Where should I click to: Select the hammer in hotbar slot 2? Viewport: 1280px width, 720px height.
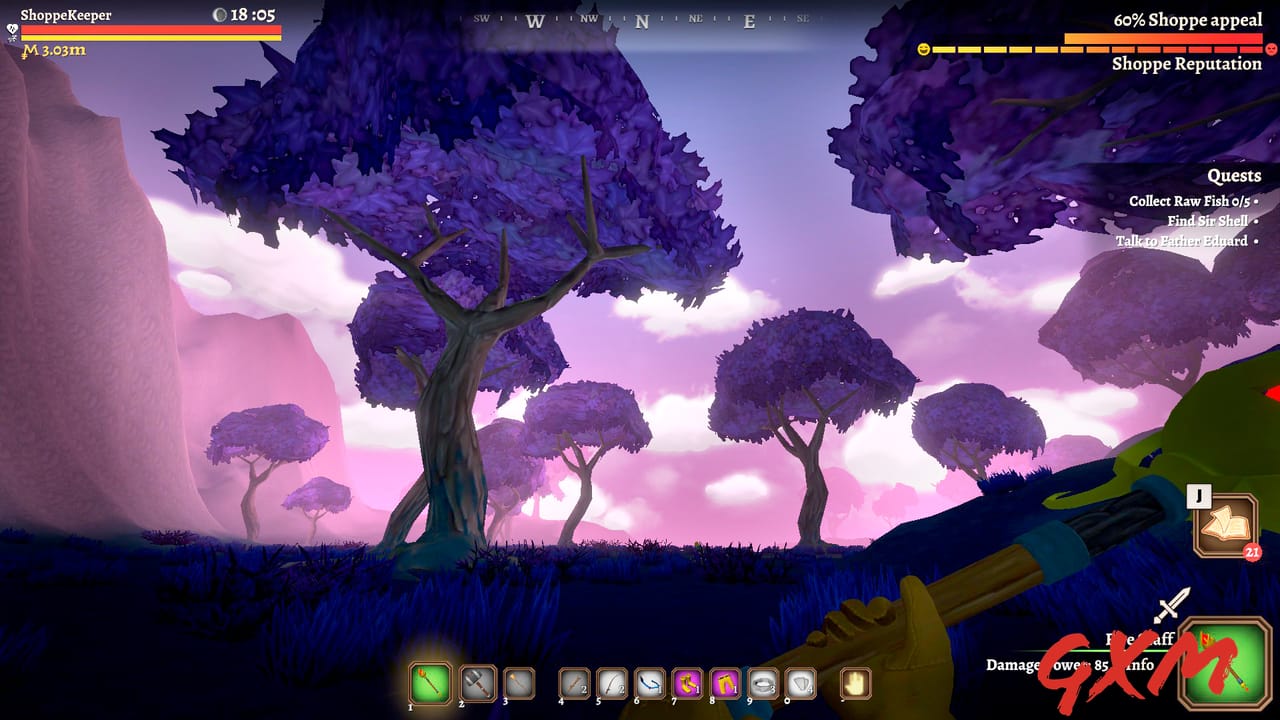tap(476, 683)
